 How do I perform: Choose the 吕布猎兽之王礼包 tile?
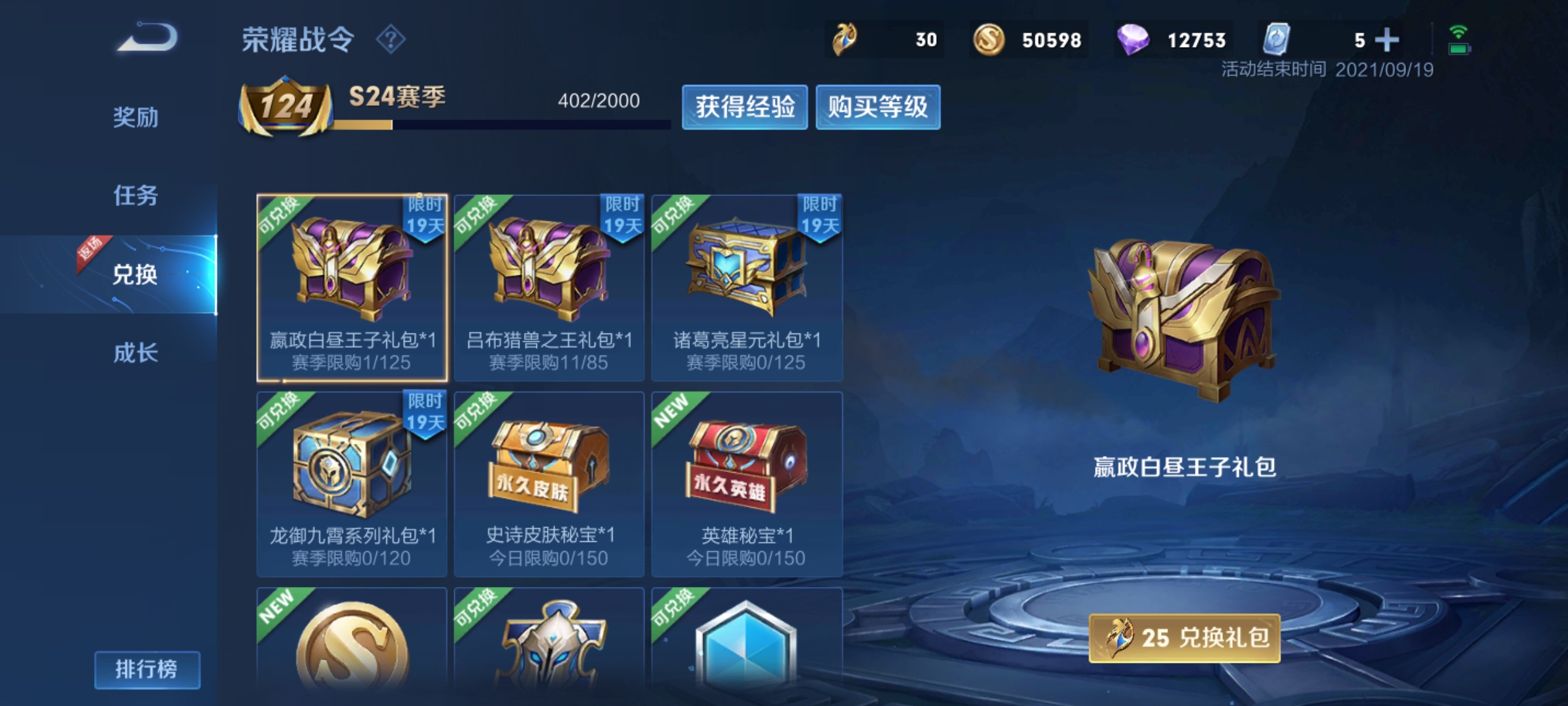(x=549, y=288)
